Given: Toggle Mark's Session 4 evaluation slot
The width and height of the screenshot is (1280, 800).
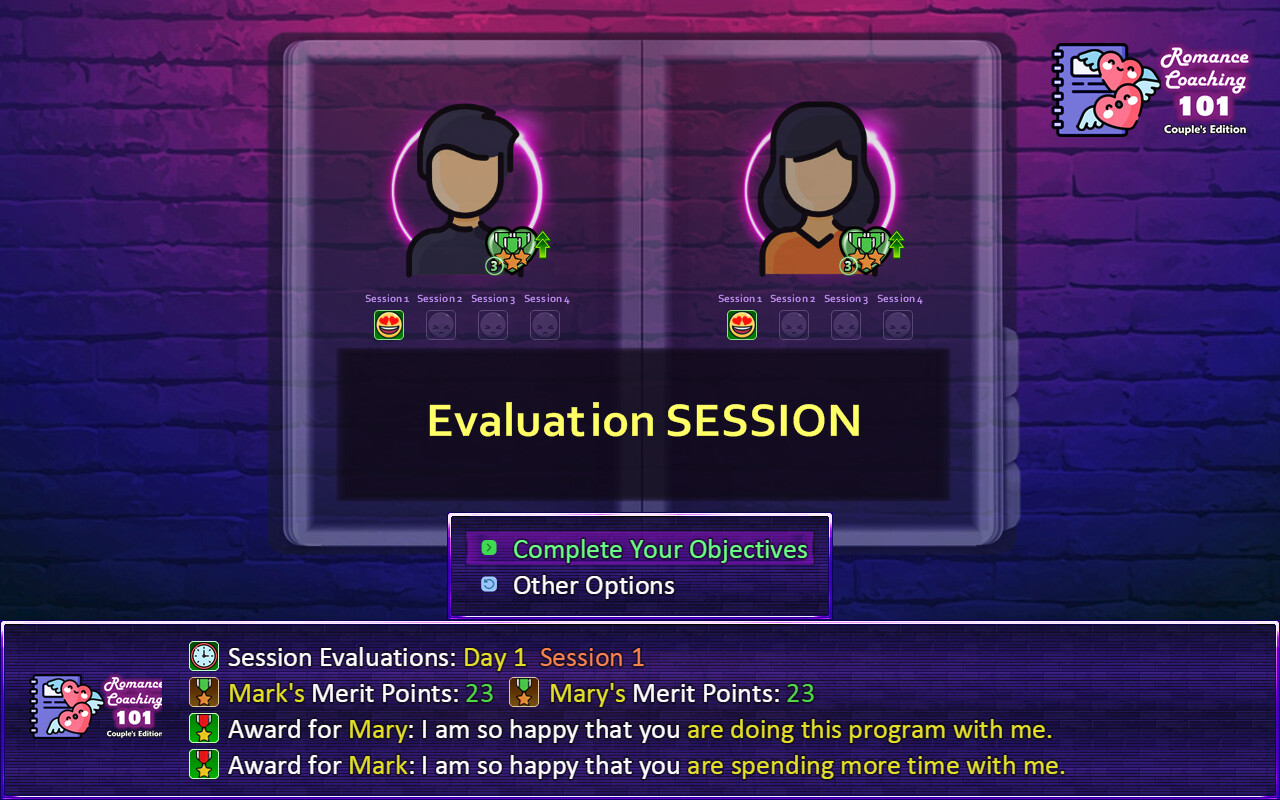Looking at the screenshot, I should tap(545, 324).
